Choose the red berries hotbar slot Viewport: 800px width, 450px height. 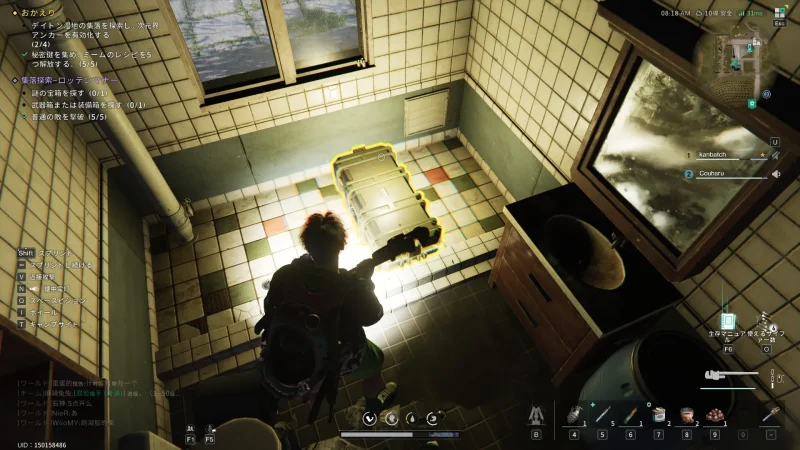pos(715,414)
